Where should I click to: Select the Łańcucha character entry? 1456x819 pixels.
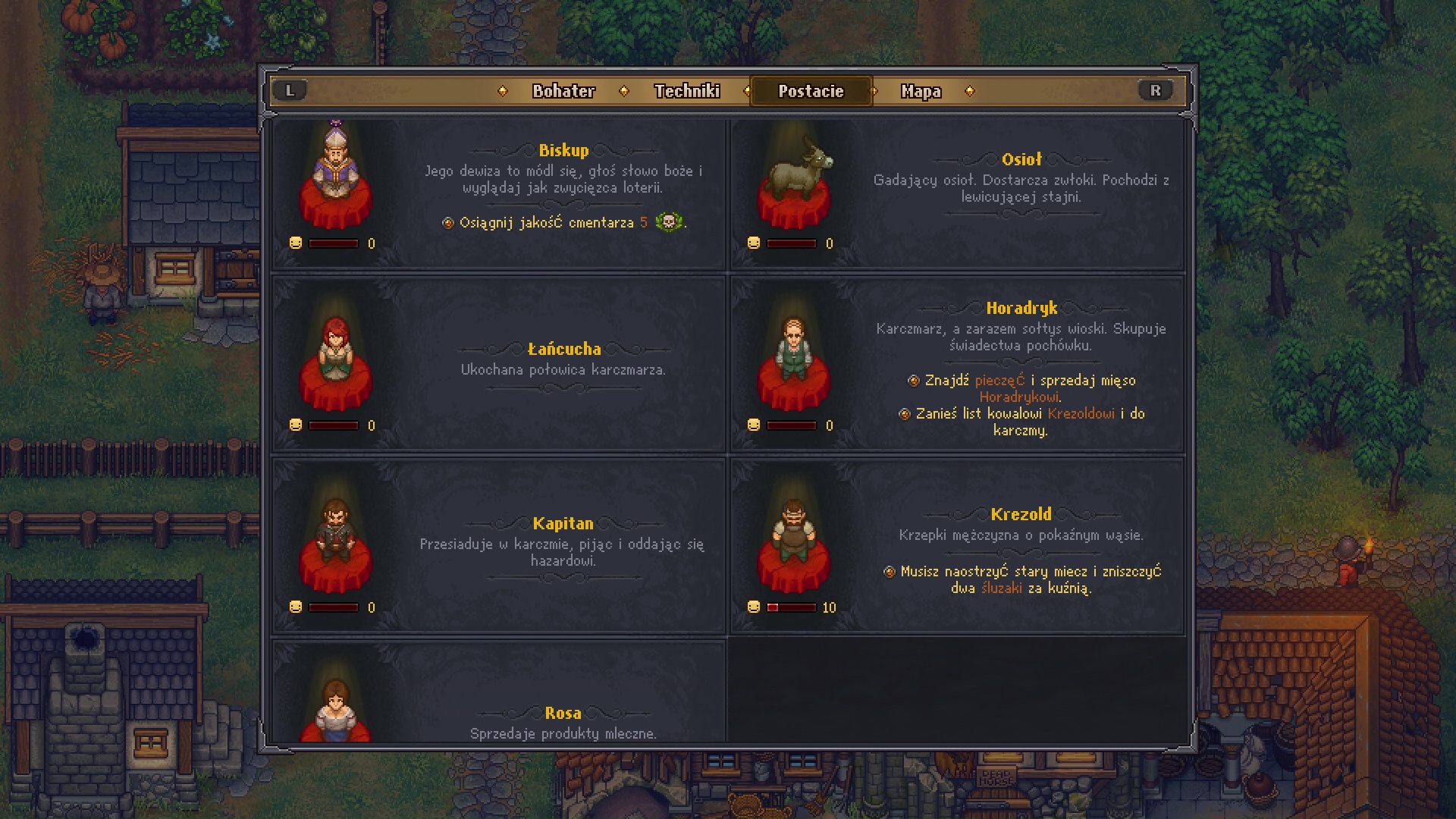pos(499,364)
